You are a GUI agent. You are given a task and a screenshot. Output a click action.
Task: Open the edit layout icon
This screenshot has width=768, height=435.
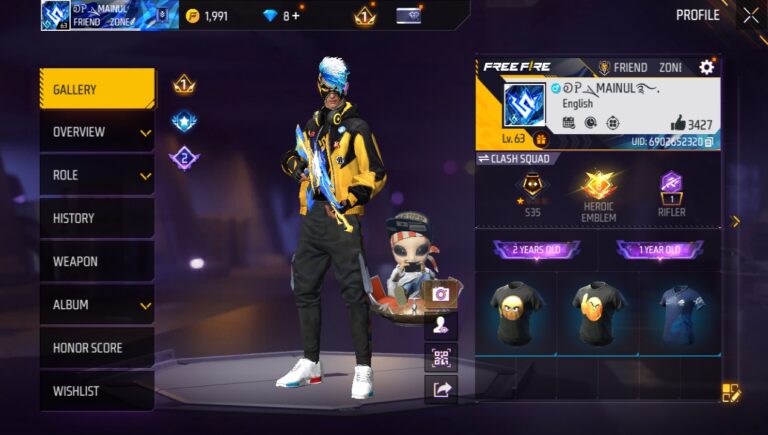(x=731, y=393)
